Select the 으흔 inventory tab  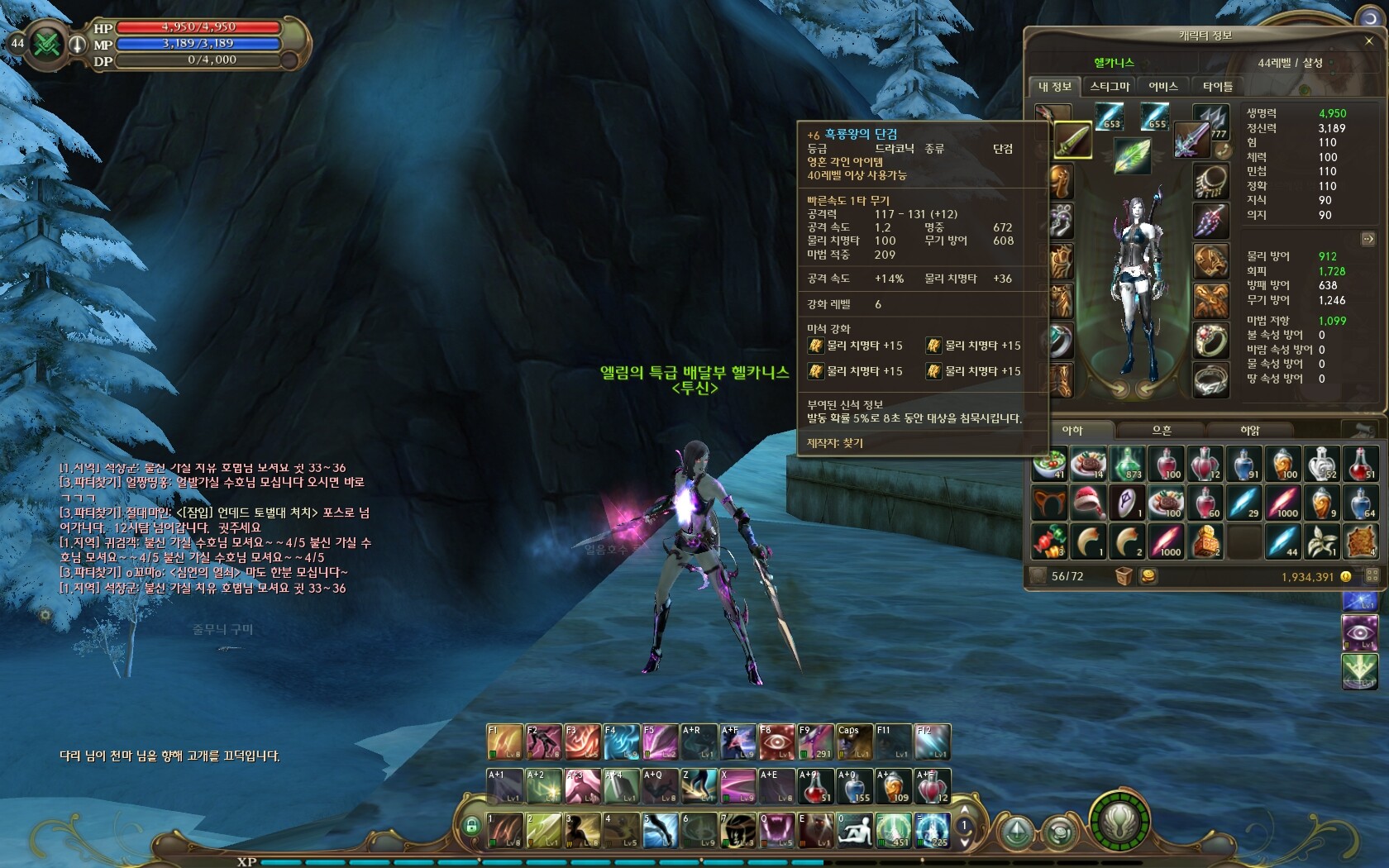1162,431
